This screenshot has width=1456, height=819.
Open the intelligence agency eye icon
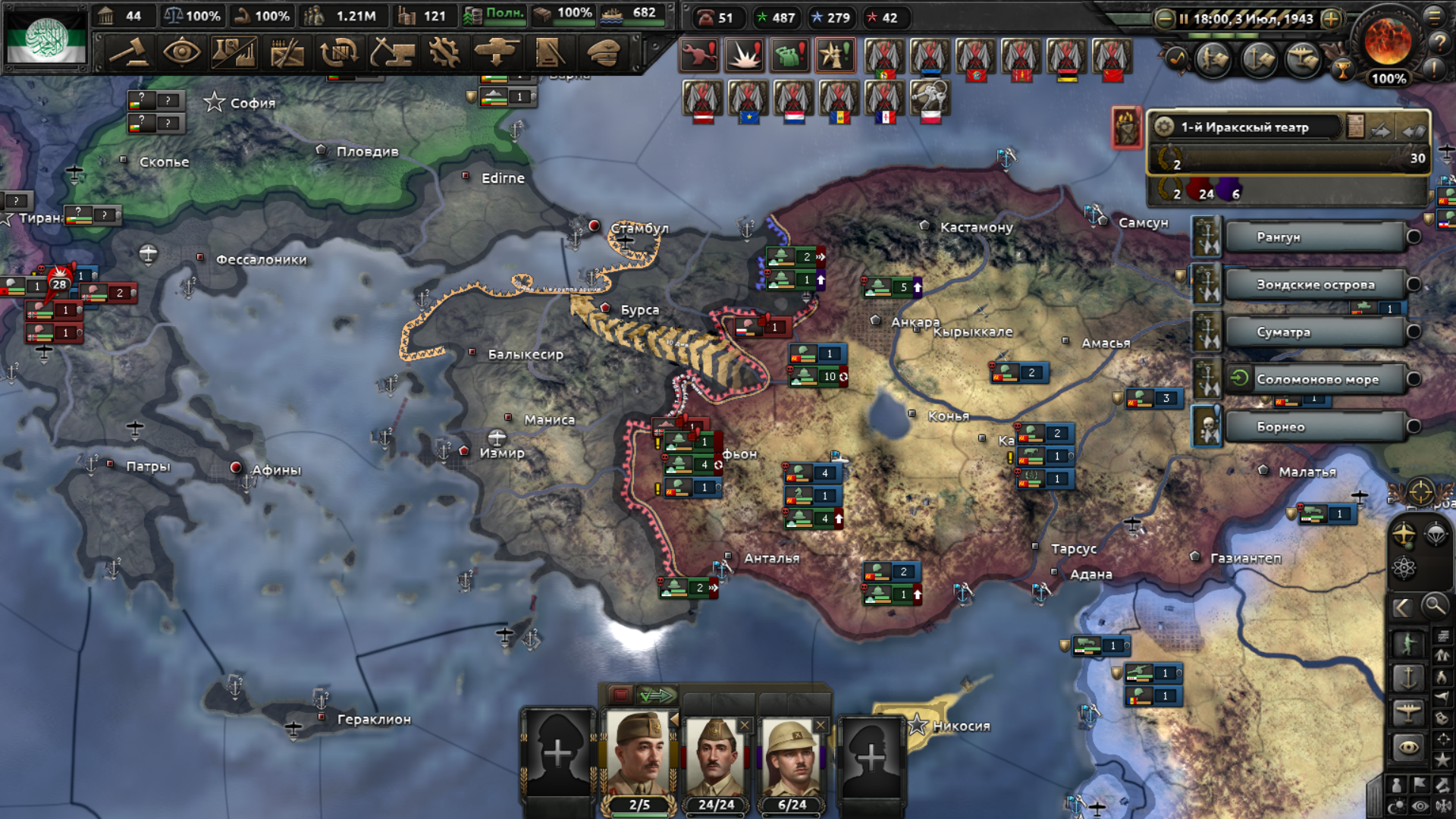182,53
